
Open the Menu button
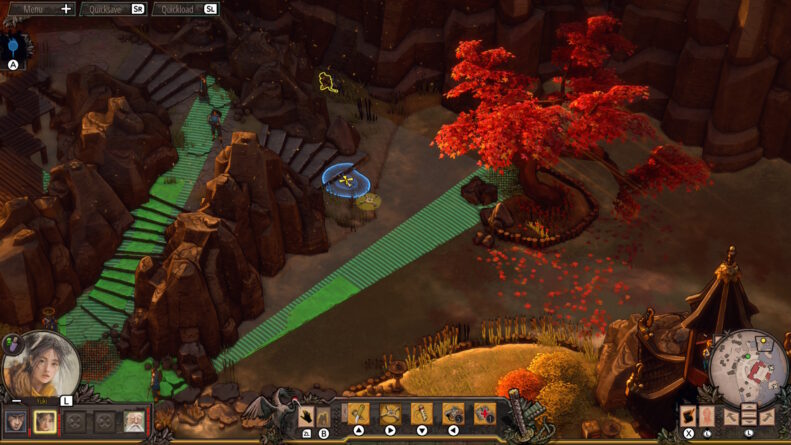coord(40,9)
